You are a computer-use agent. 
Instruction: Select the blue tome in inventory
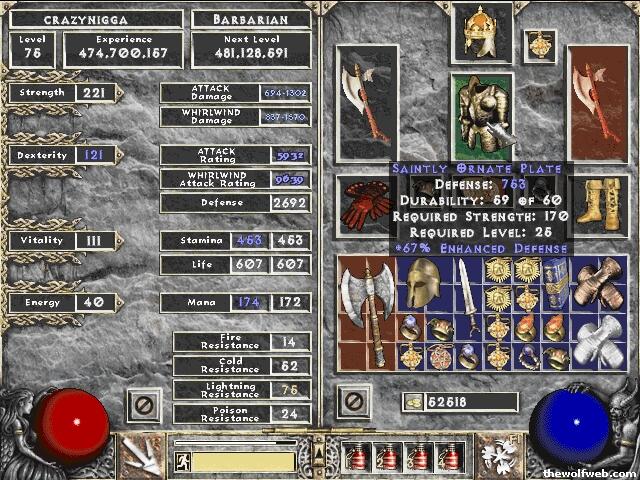point(555,285)
